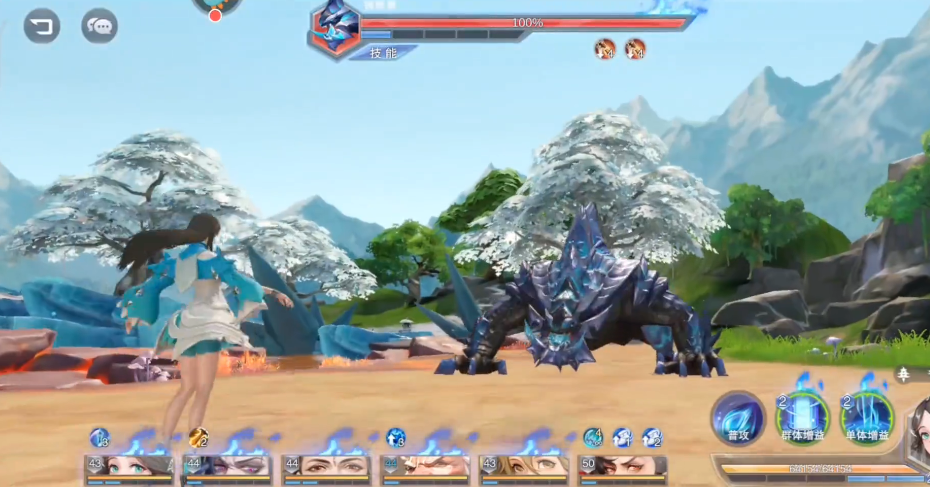Tap the back arrow button
Image resolution: width=930 pixels, height=487 pixels.
pos(42,26)
